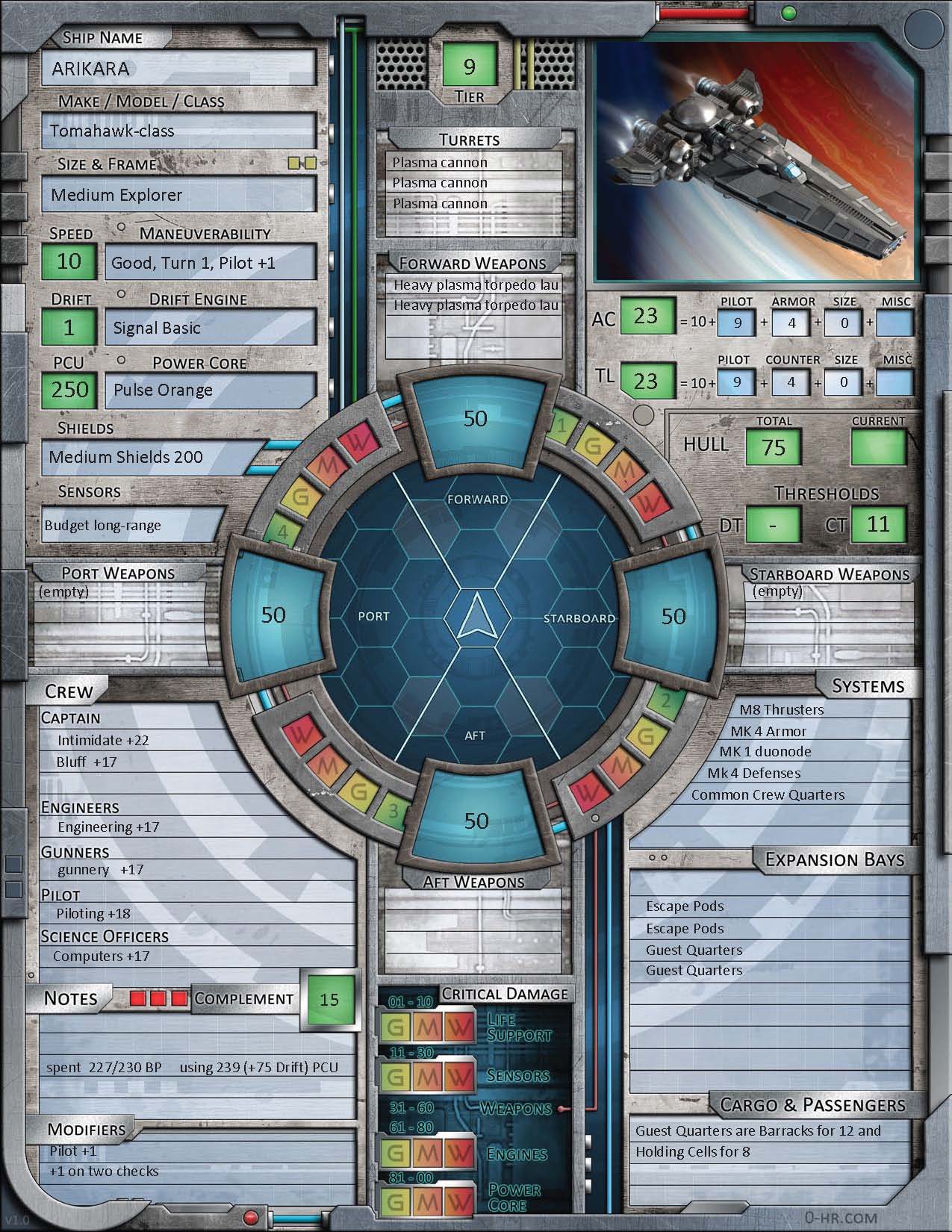Select the empty Hull Current box
The image size is (952, 1232).
coord(878,447)
